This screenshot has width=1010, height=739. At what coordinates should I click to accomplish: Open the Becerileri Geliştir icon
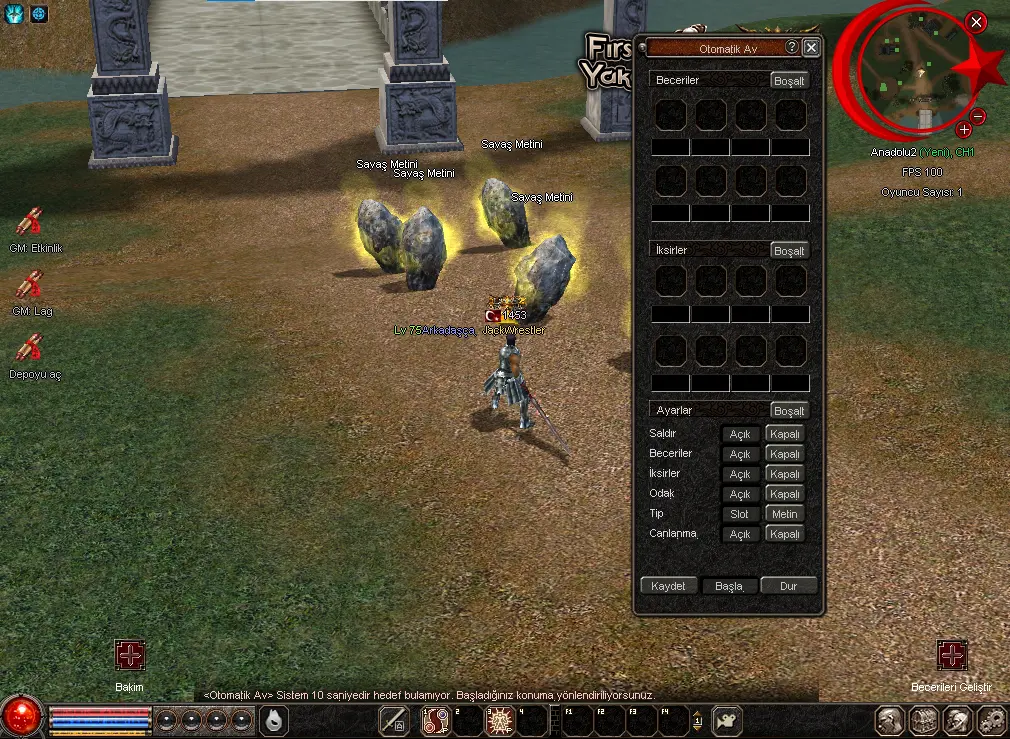pyautogui.click(x=952, y=656)
